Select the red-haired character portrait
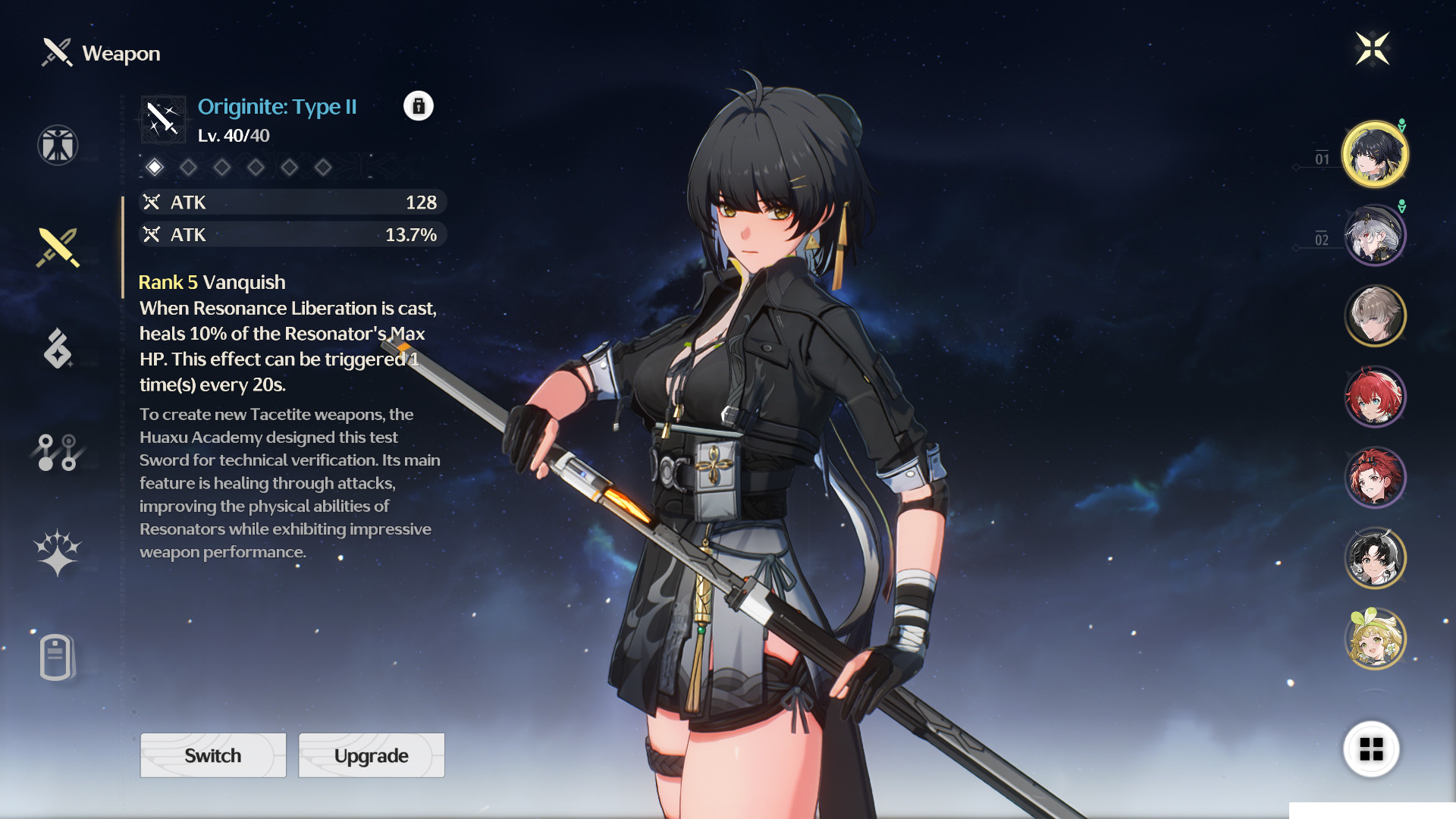This screenshot has width=1456, height=819. [1375, 396]
